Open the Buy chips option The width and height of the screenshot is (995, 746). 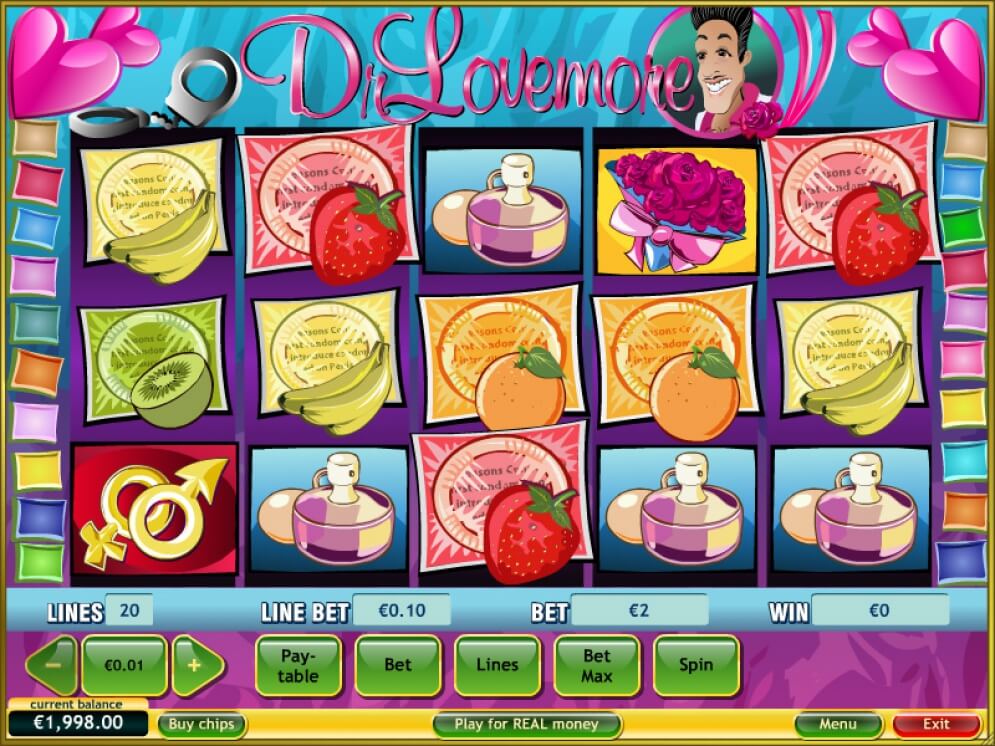tap(201, 724)
